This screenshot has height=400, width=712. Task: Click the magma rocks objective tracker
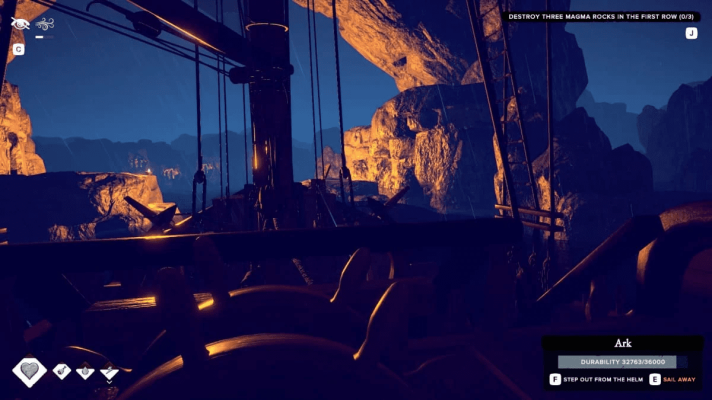click(603, 16)
